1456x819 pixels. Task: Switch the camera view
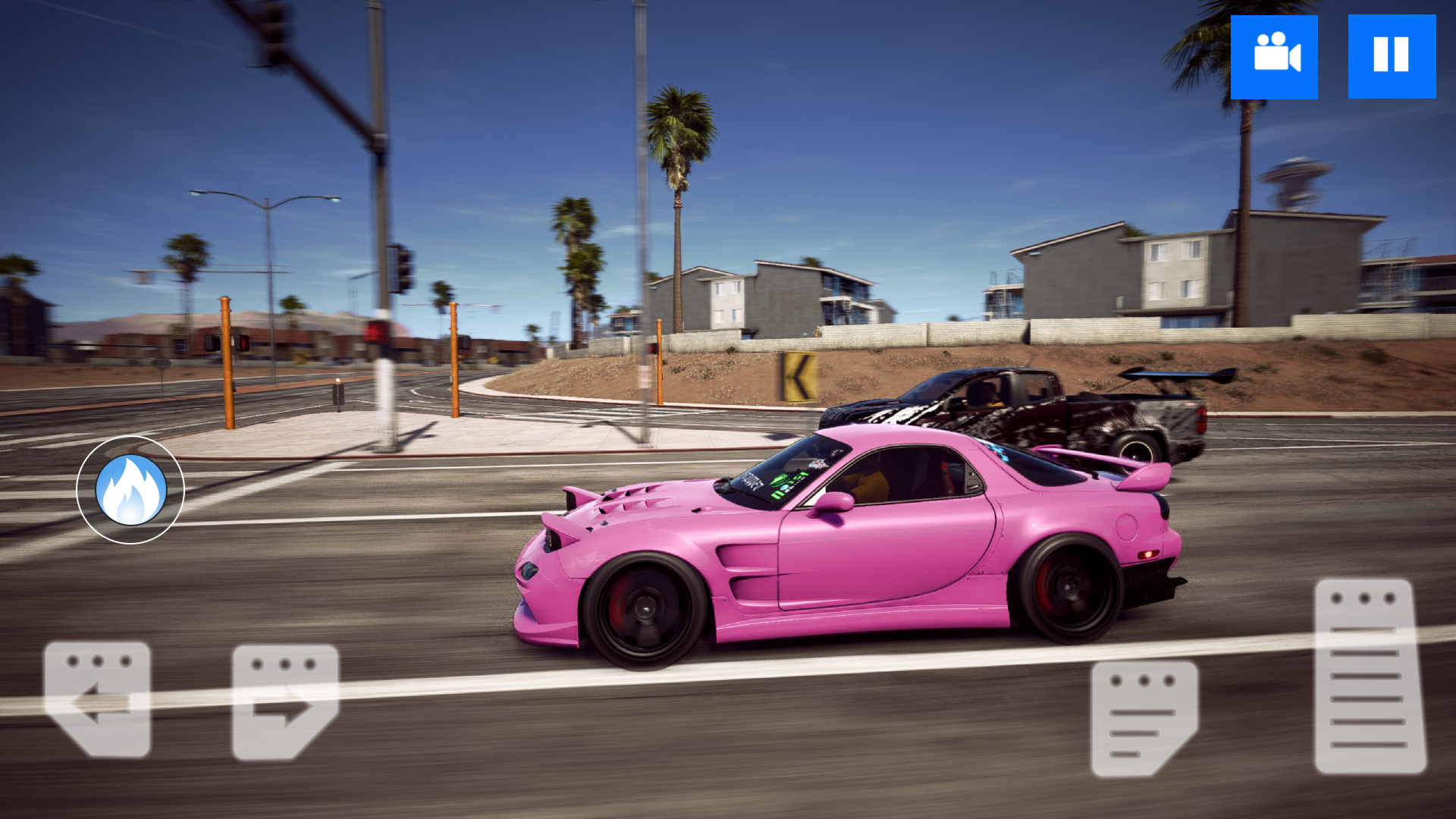click(x=1274, y=57)
